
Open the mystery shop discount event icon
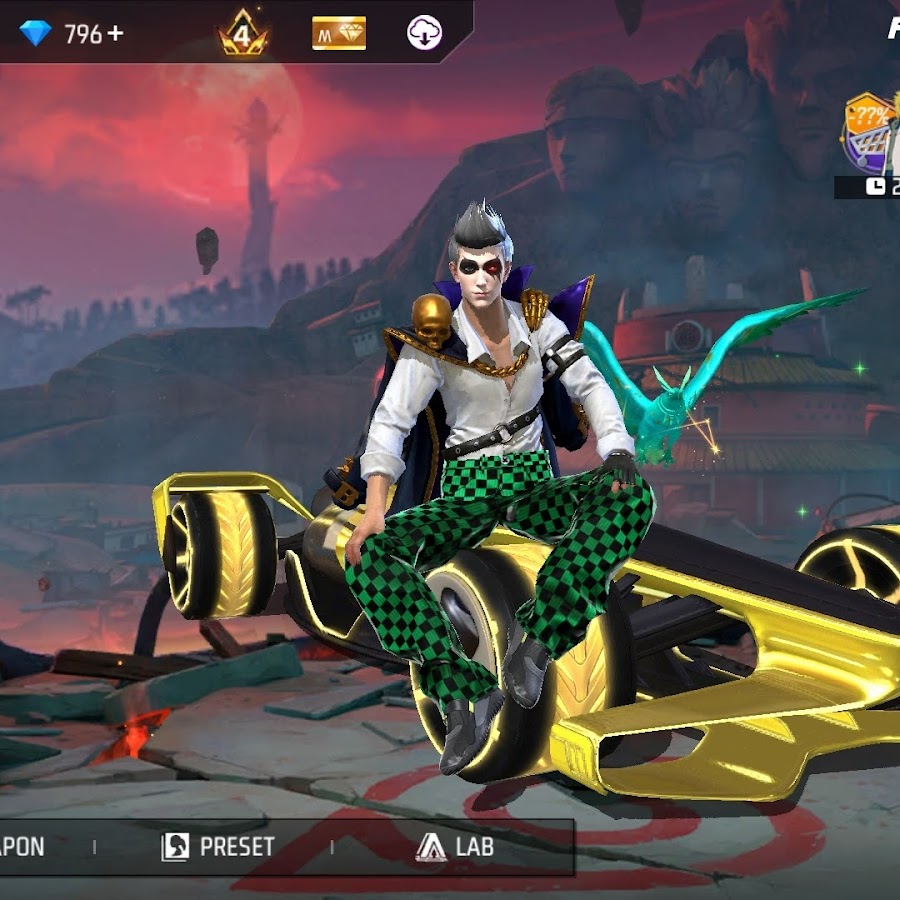point(869,132)
